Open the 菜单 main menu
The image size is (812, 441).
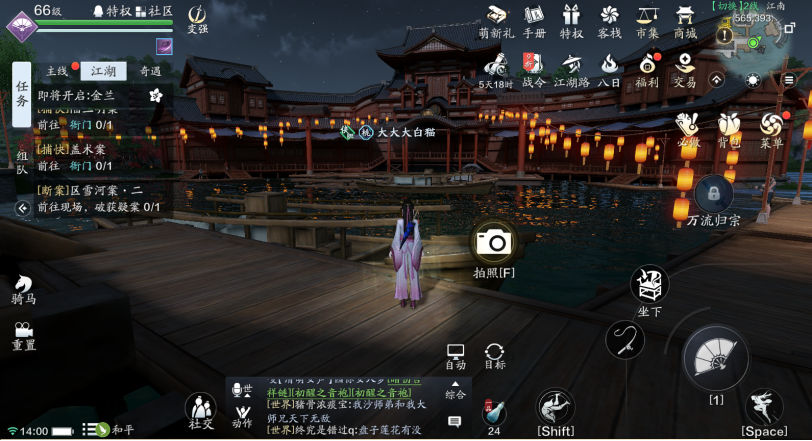[x=770, y=125]
